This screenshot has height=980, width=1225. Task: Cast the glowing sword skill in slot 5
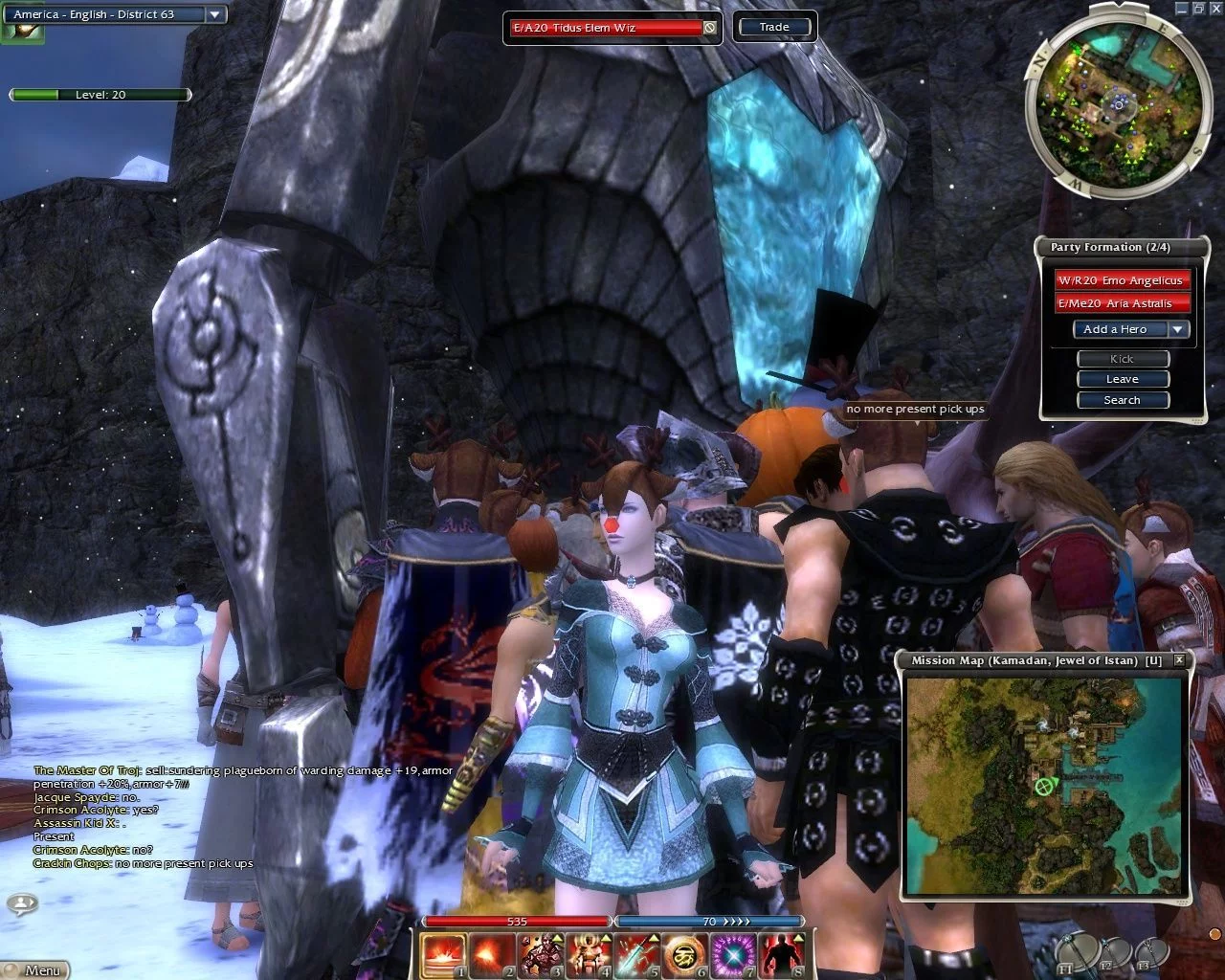pos(636,955)
